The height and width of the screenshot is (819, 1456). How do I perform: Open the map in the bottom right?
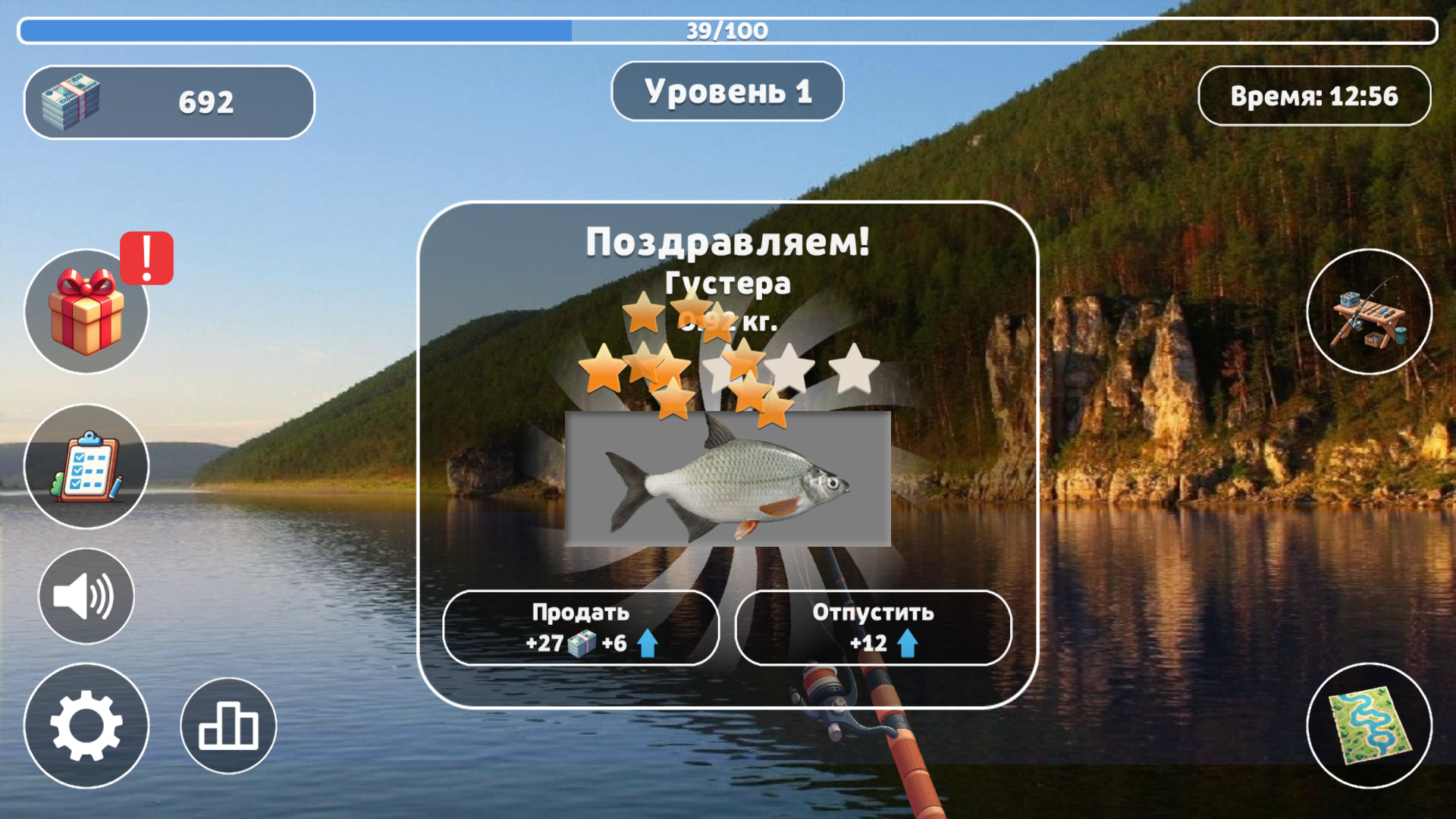[x=1369, y=726]
